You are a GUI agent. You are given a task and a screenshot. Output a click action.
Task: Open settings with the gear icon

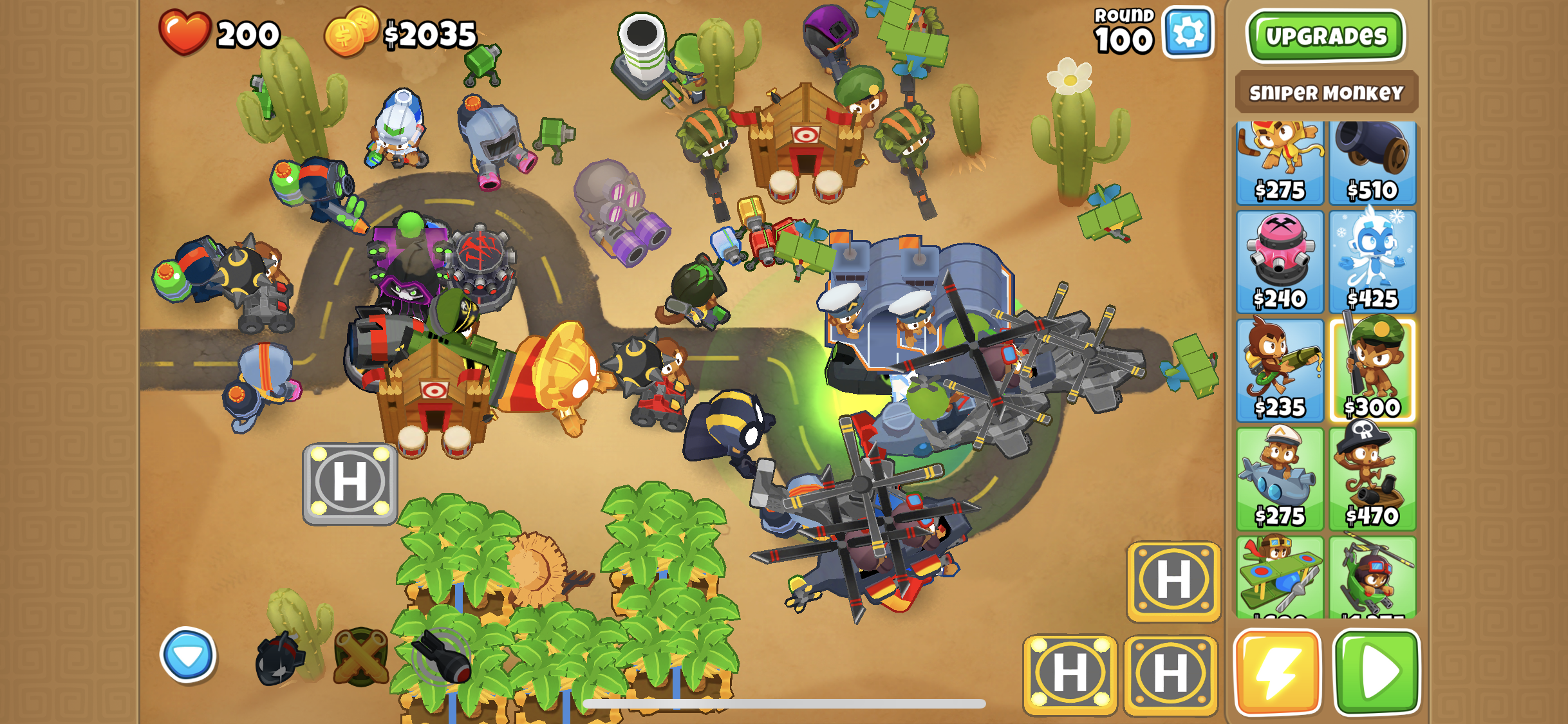coord(1188,32)
